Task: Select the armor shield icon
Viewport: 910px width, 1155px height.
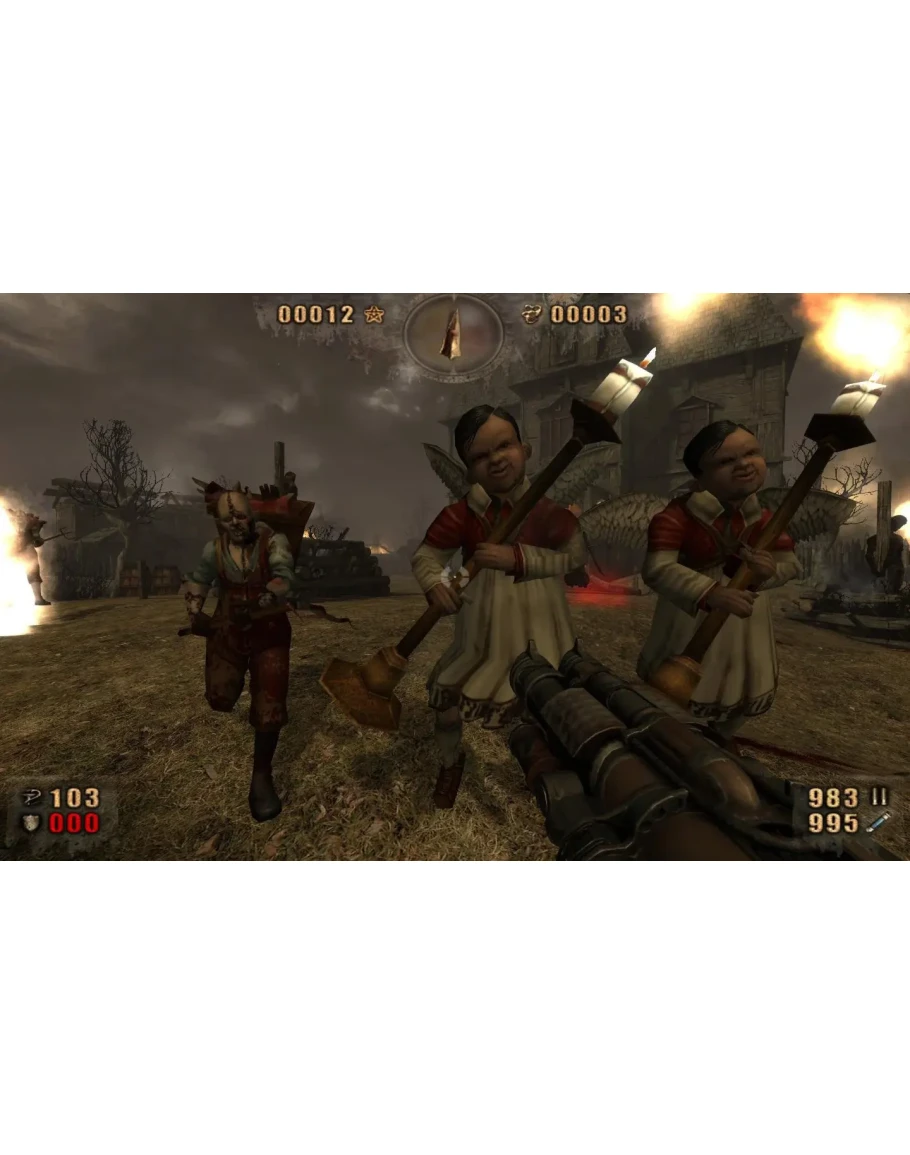Action: 31,823
